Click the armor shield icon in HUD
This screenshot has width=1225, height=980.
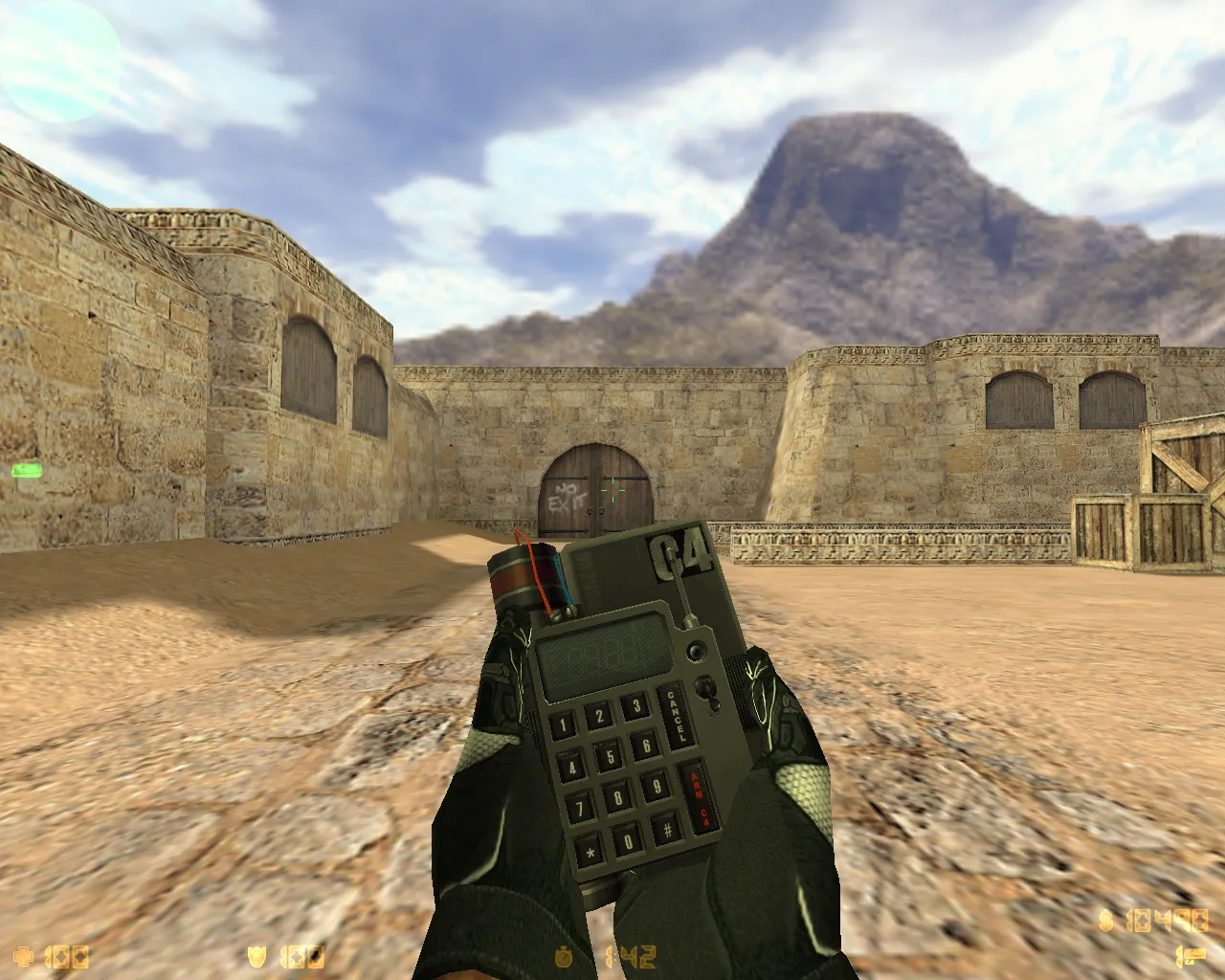[256, 954]
